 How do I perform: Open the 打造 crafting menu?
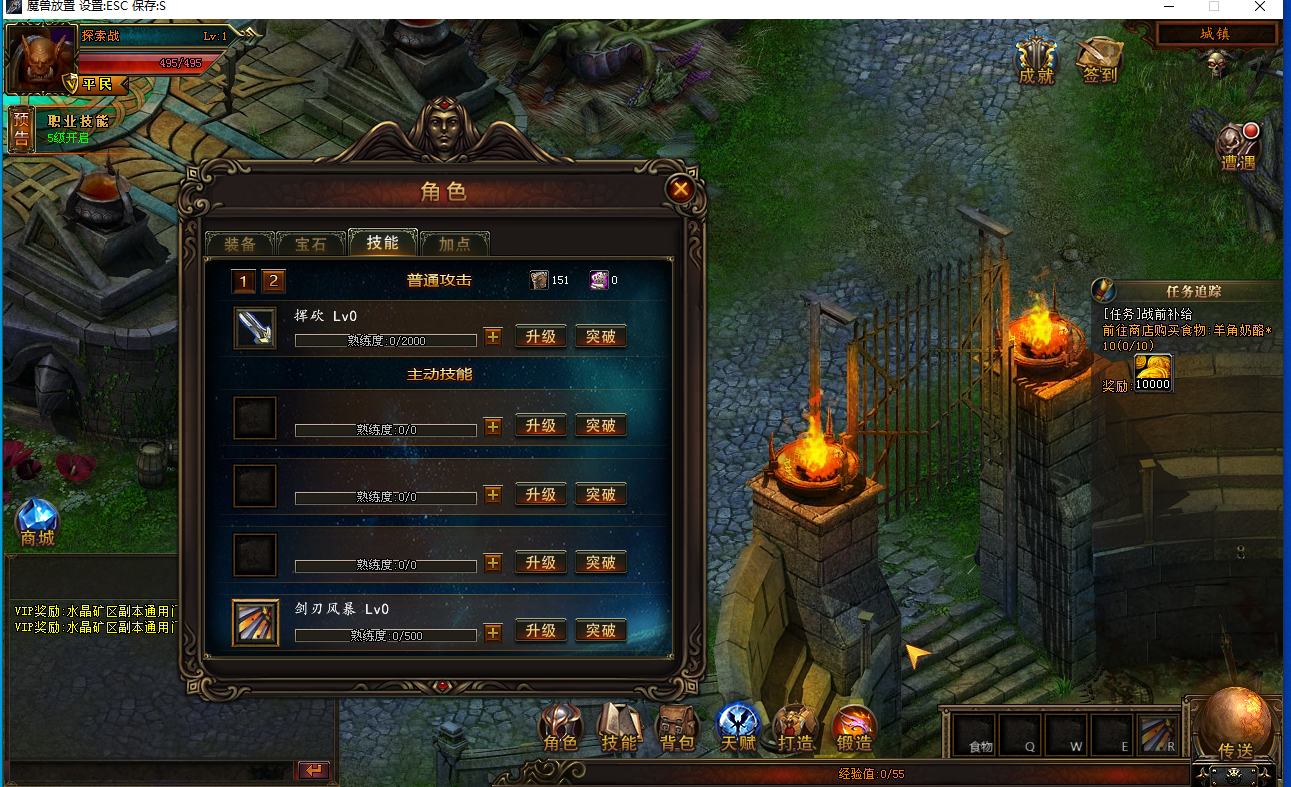pos(796,728)
